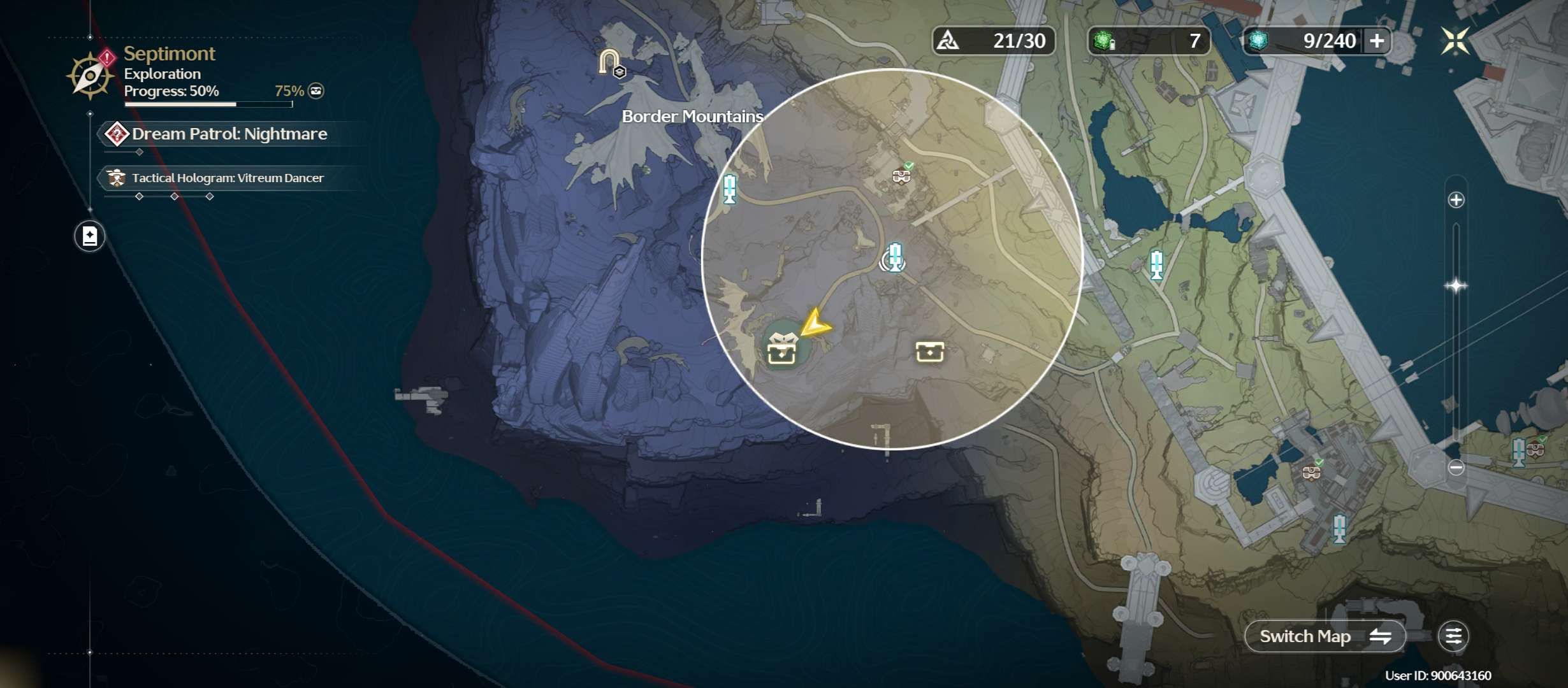This screenshot has width=1568, height=688.
Task: Click the zoom slider star handle
Action: tap(1456, 285)
